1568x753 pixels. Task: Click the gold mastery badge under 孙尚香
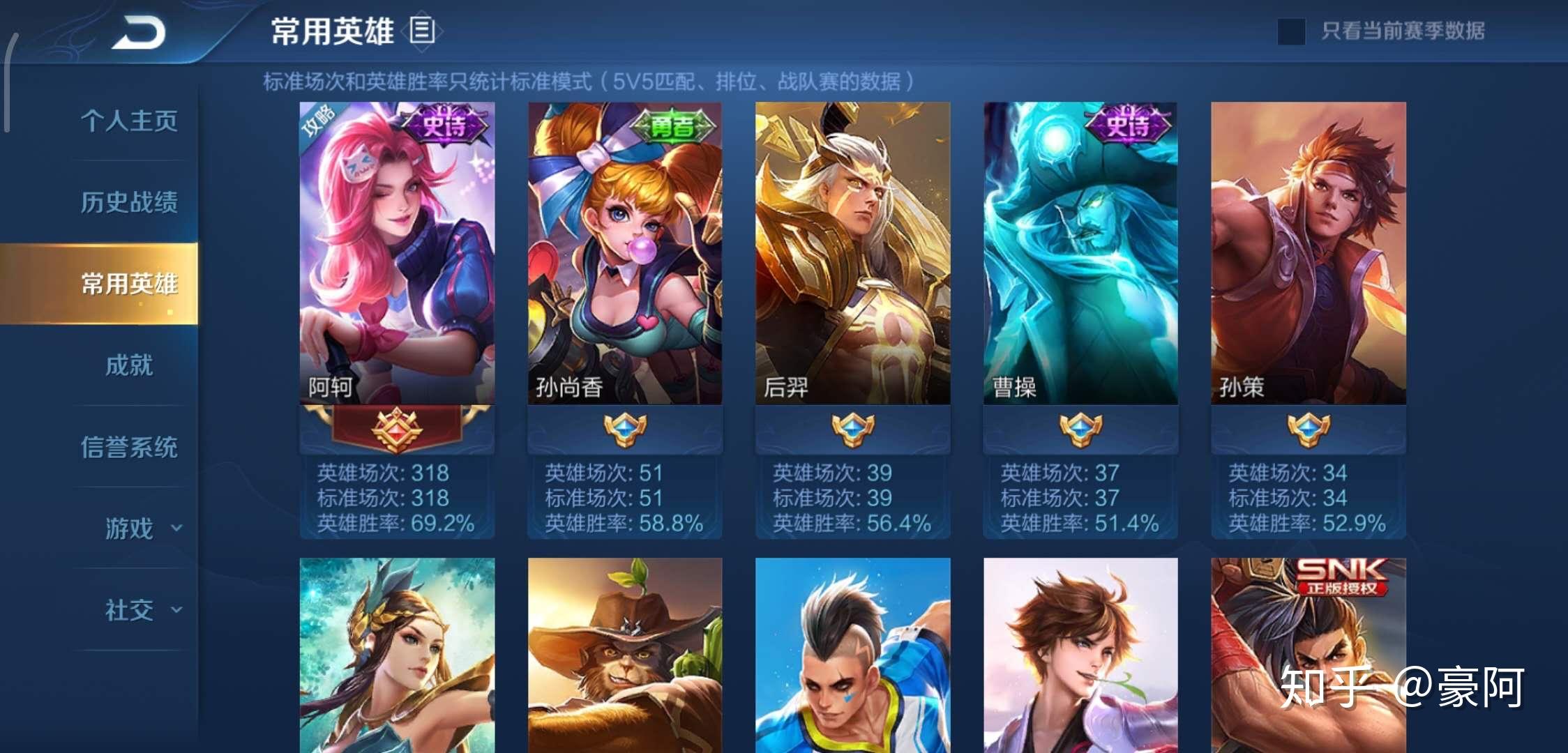click(625, 430)
